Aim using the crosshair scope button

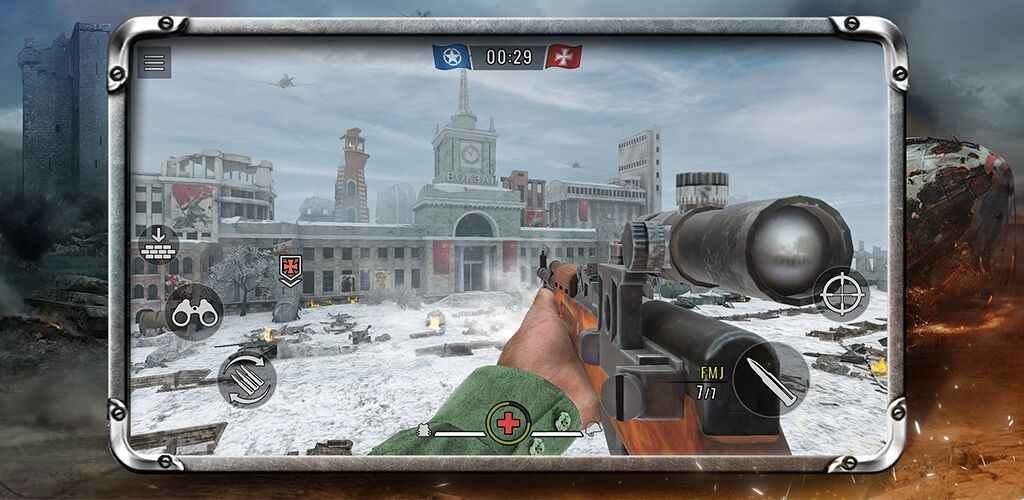pos(841,293)
